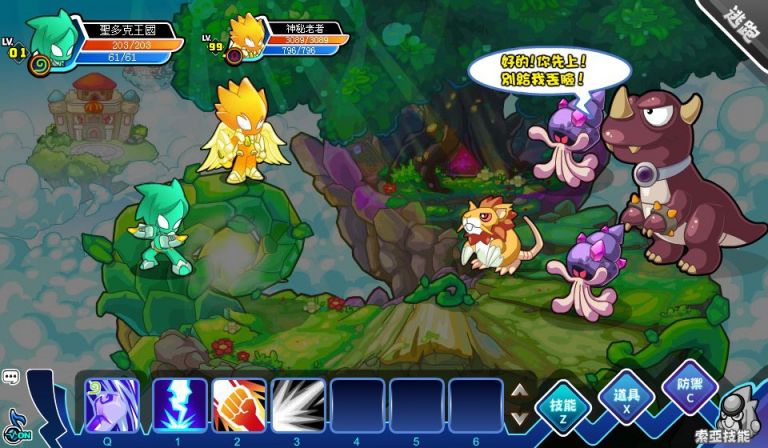Page the skill bar down
768x448 pixels.
tap(519, 417)
